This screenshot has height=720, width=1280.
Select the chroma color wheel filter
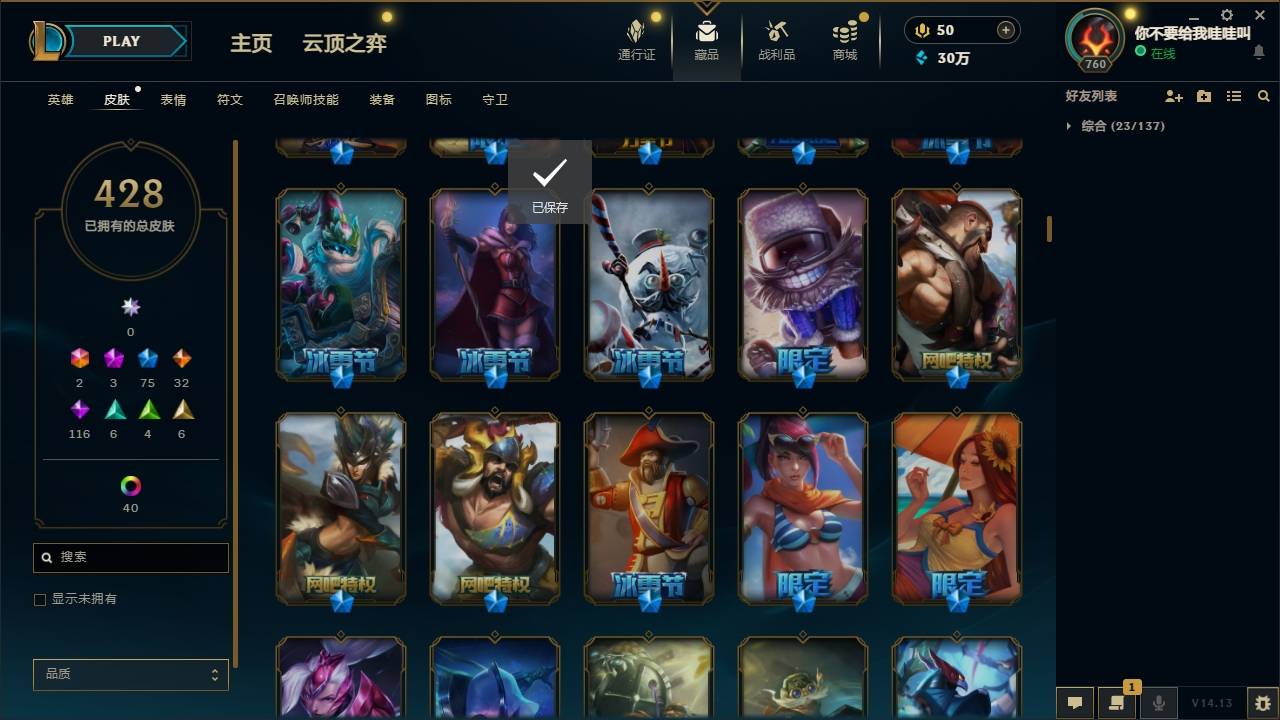[x=128, y=488]
